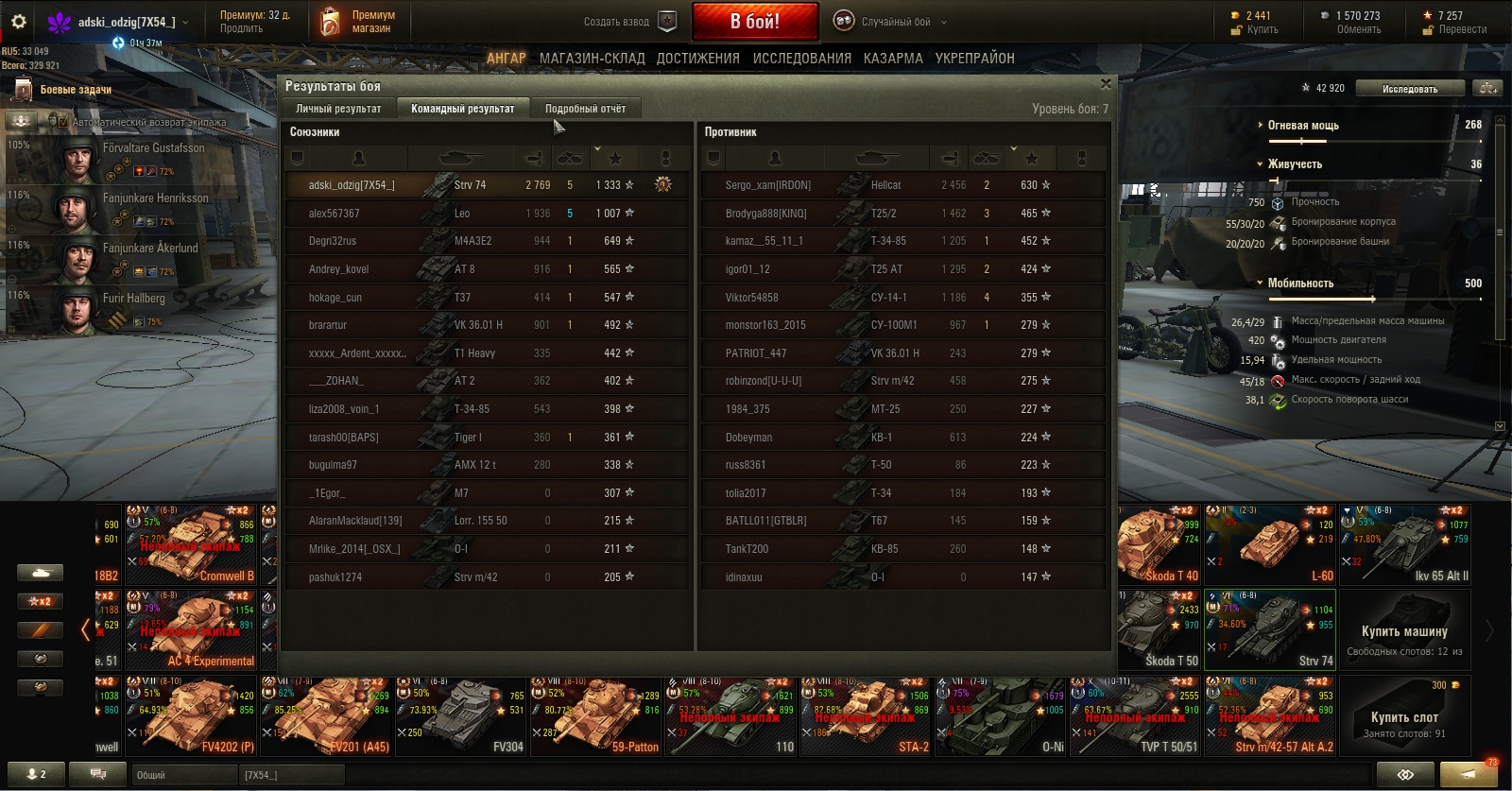
Task: Start battle with the red В бой! button
Action: [755, 22]
